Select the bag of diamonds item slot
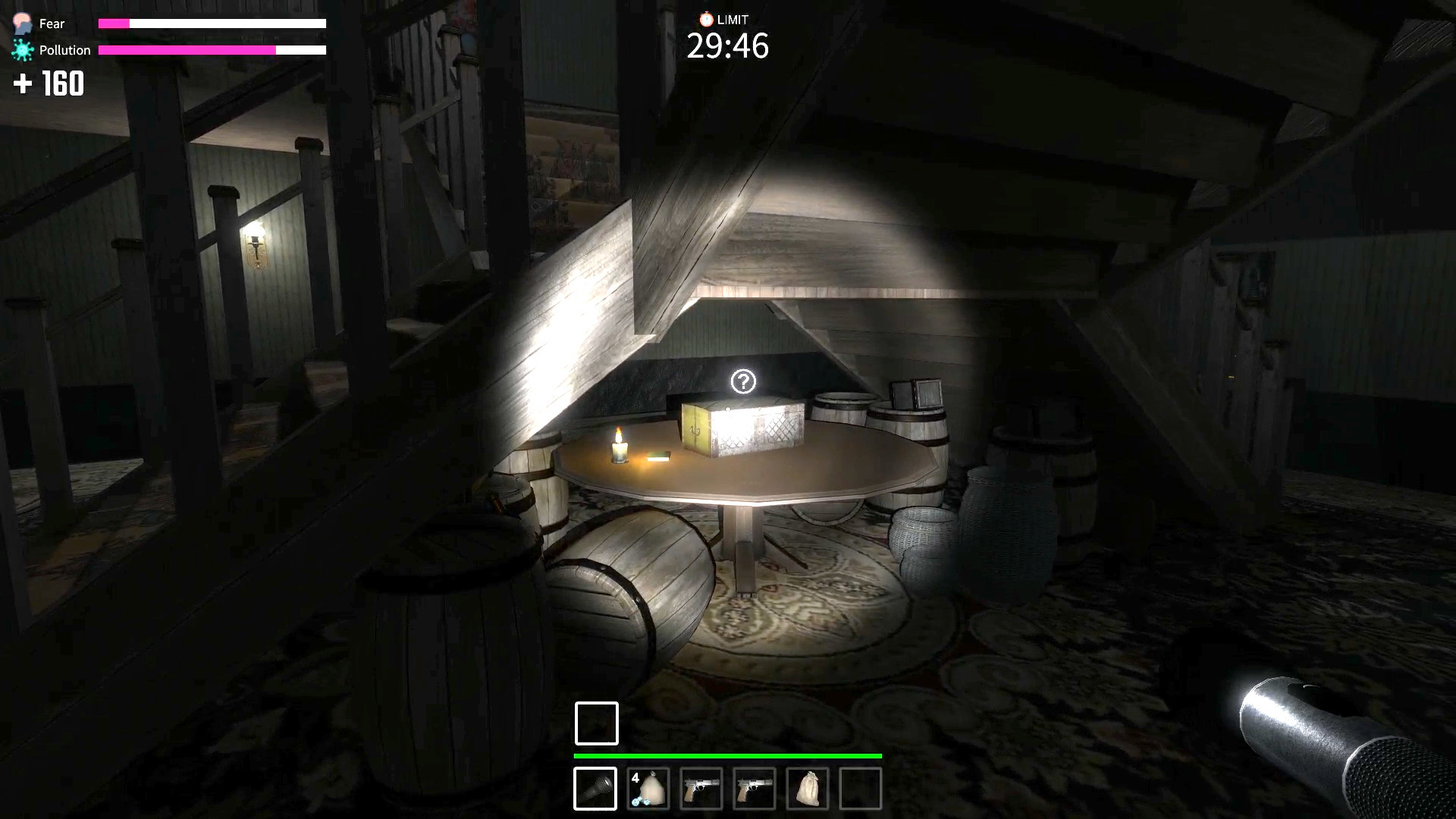 tap(649, 789)
